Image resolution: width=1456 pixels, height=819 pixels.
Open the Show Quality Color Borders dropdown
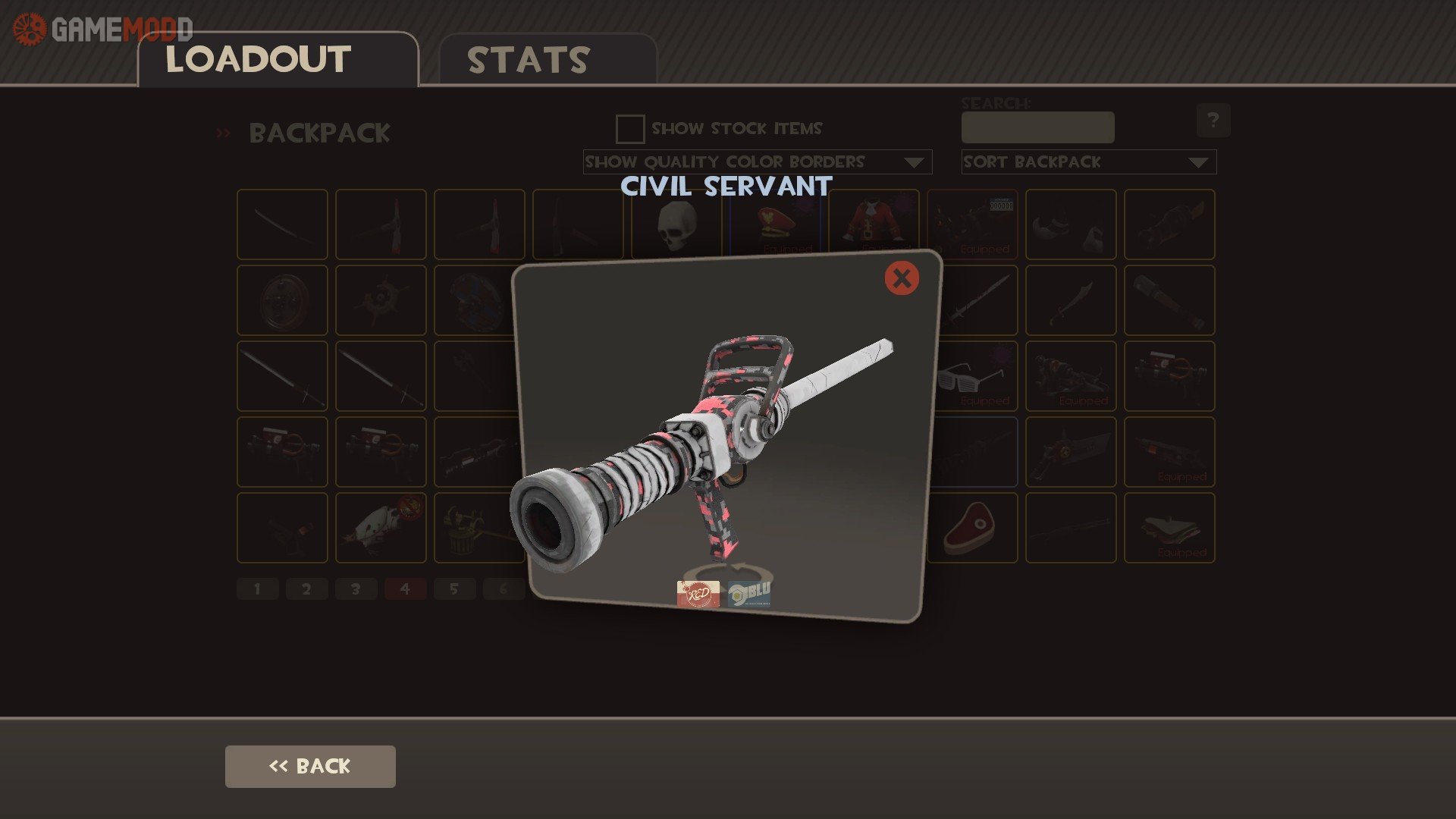(x=757, y=162)
